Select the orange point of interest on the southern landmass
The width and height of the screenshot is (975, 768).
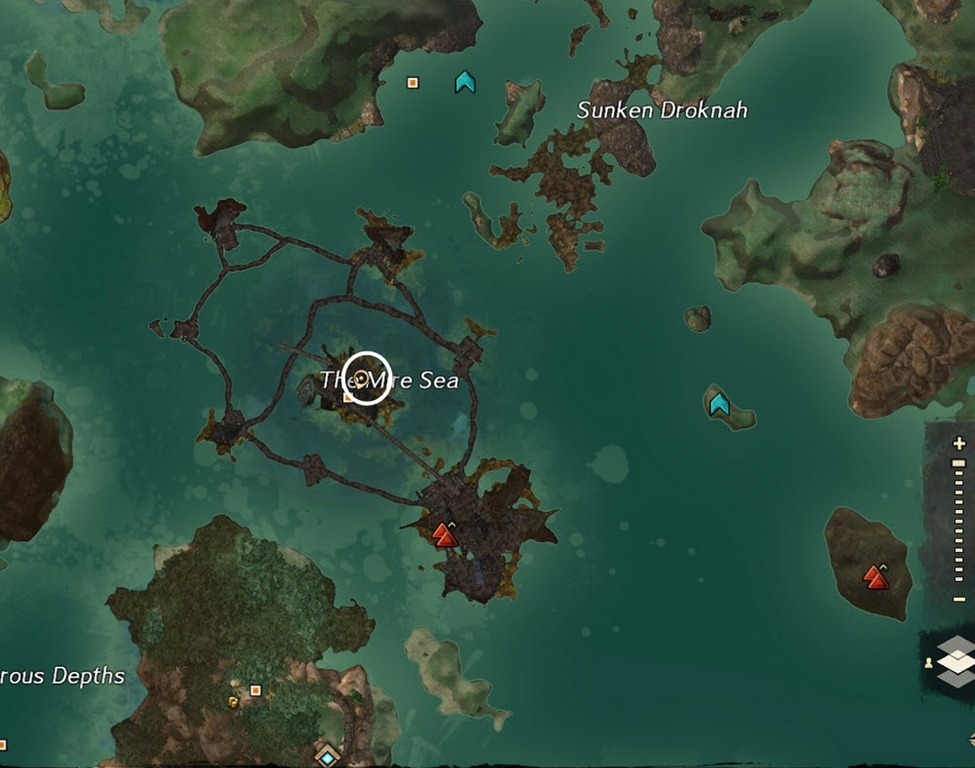255,690
